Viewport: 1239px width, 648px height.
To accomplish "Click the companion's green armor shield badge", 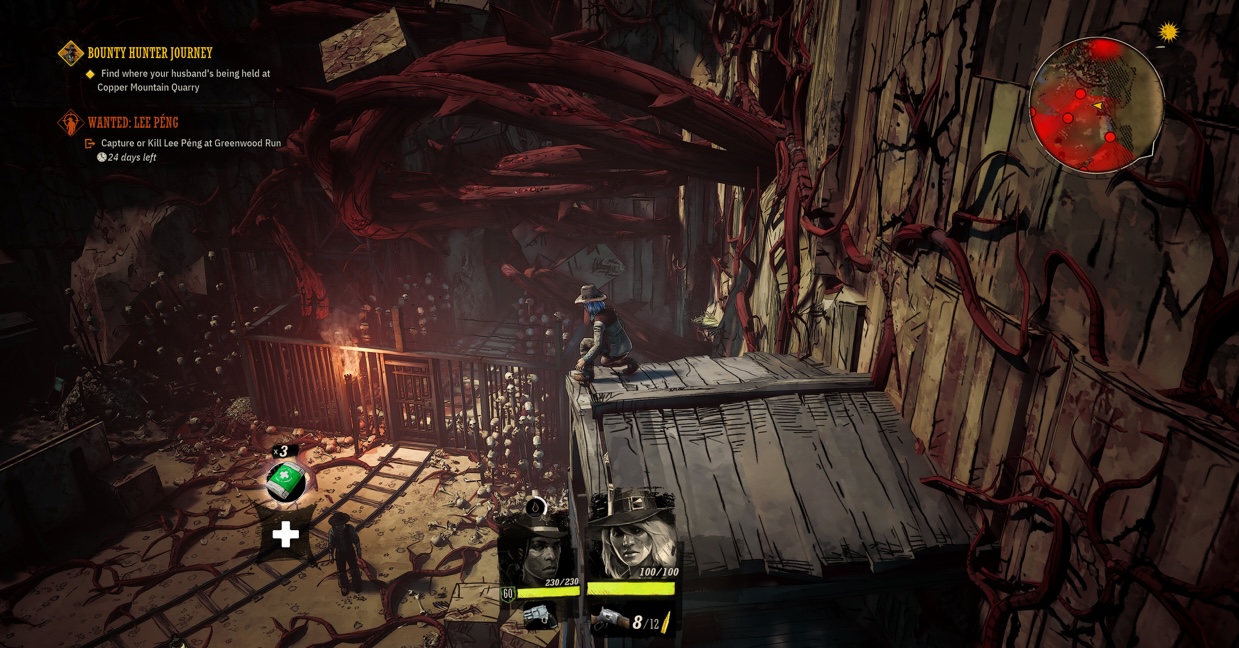I will coord(508,594).
